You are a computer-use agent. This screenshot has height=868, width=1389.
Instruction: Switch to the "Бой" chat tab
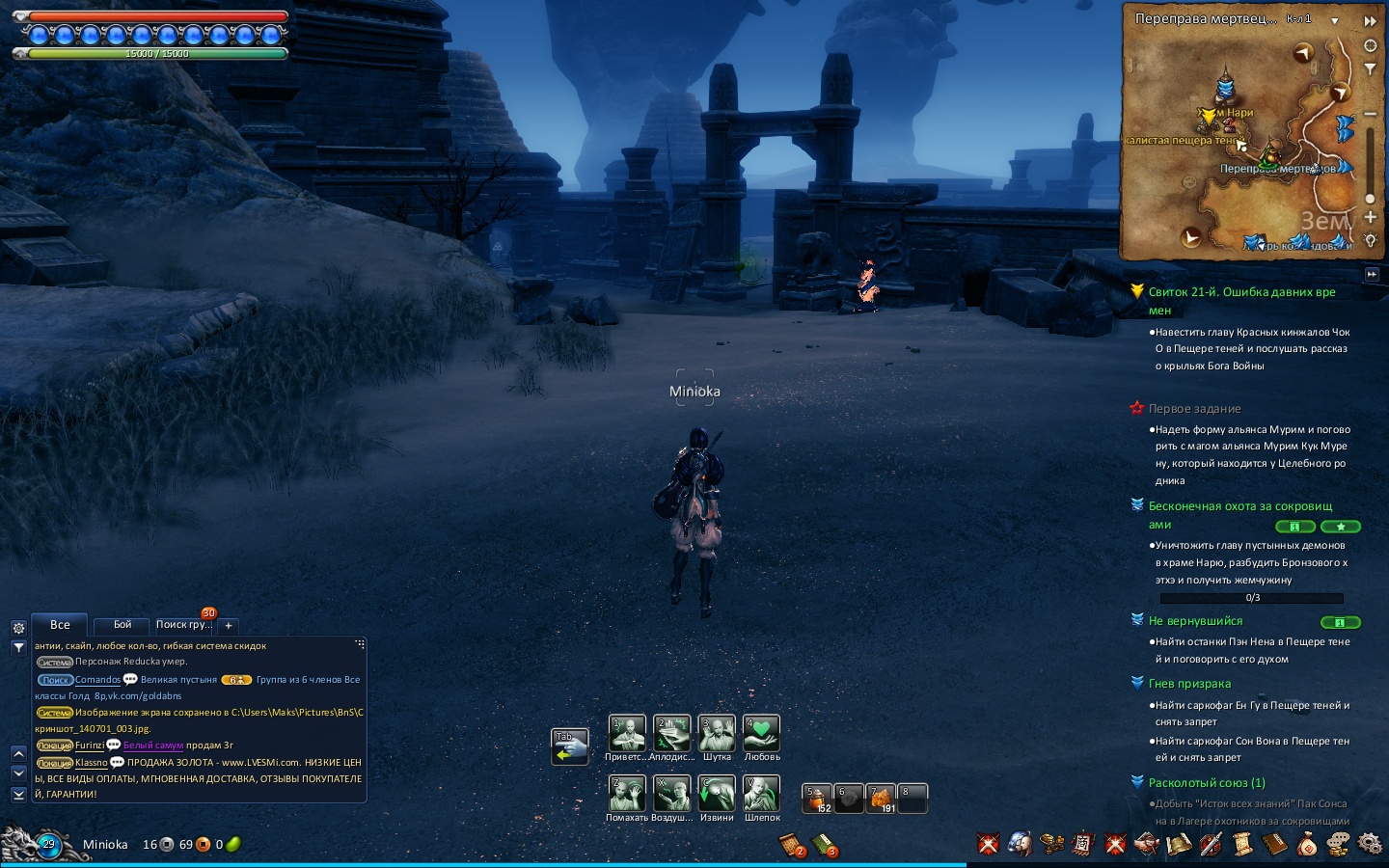(x=123, y=625)
